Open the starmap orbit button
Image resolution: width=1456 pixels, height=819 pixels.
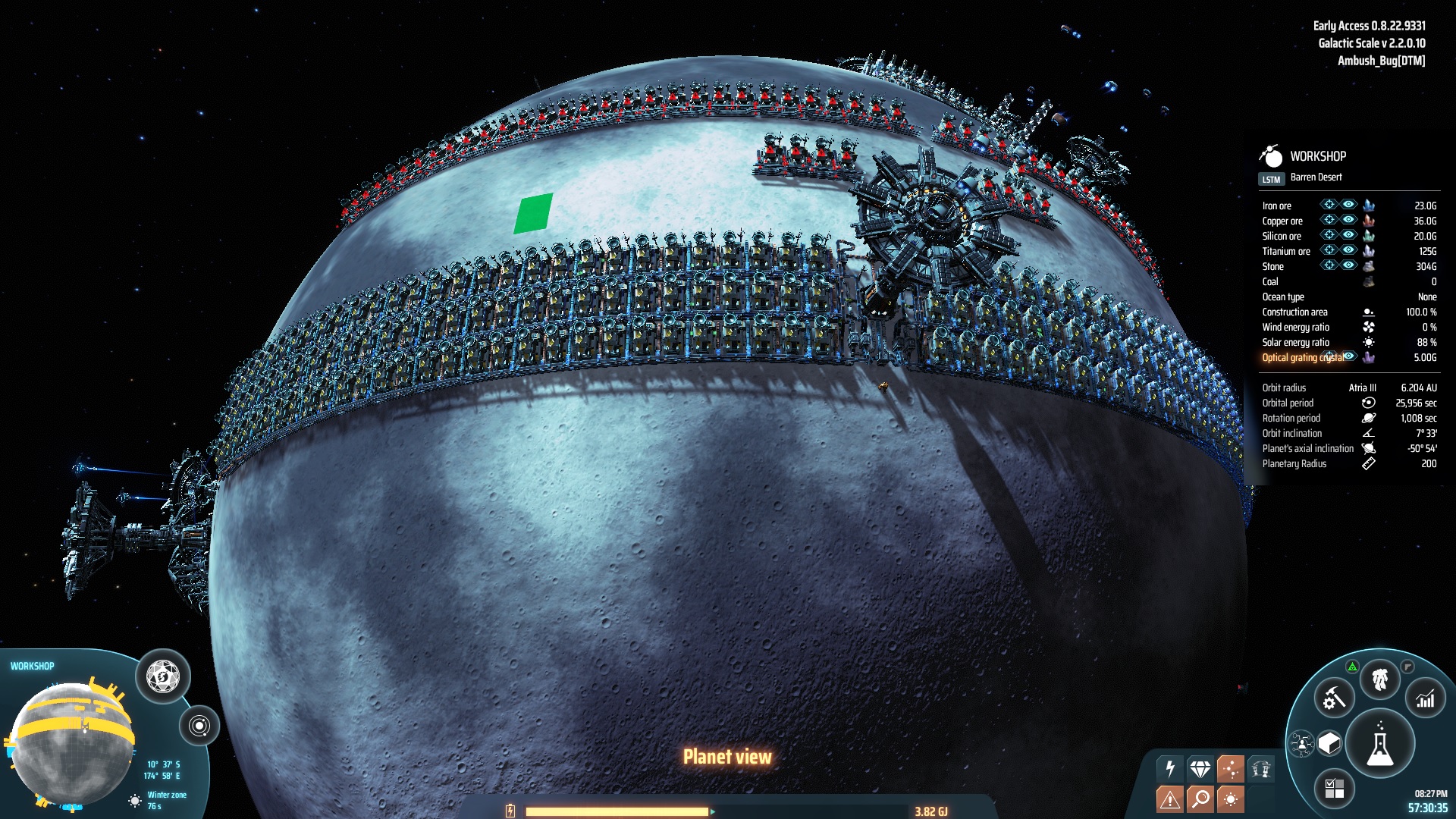[199, 726]
